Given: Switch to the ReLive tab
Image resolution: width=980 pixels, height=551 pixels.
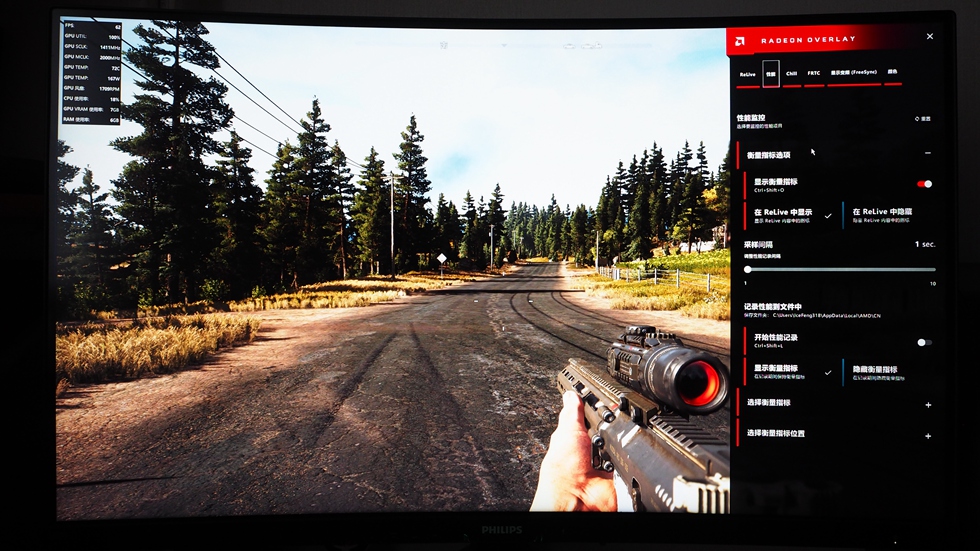Looking at the screenshot, I should click(x=748, y=74).
